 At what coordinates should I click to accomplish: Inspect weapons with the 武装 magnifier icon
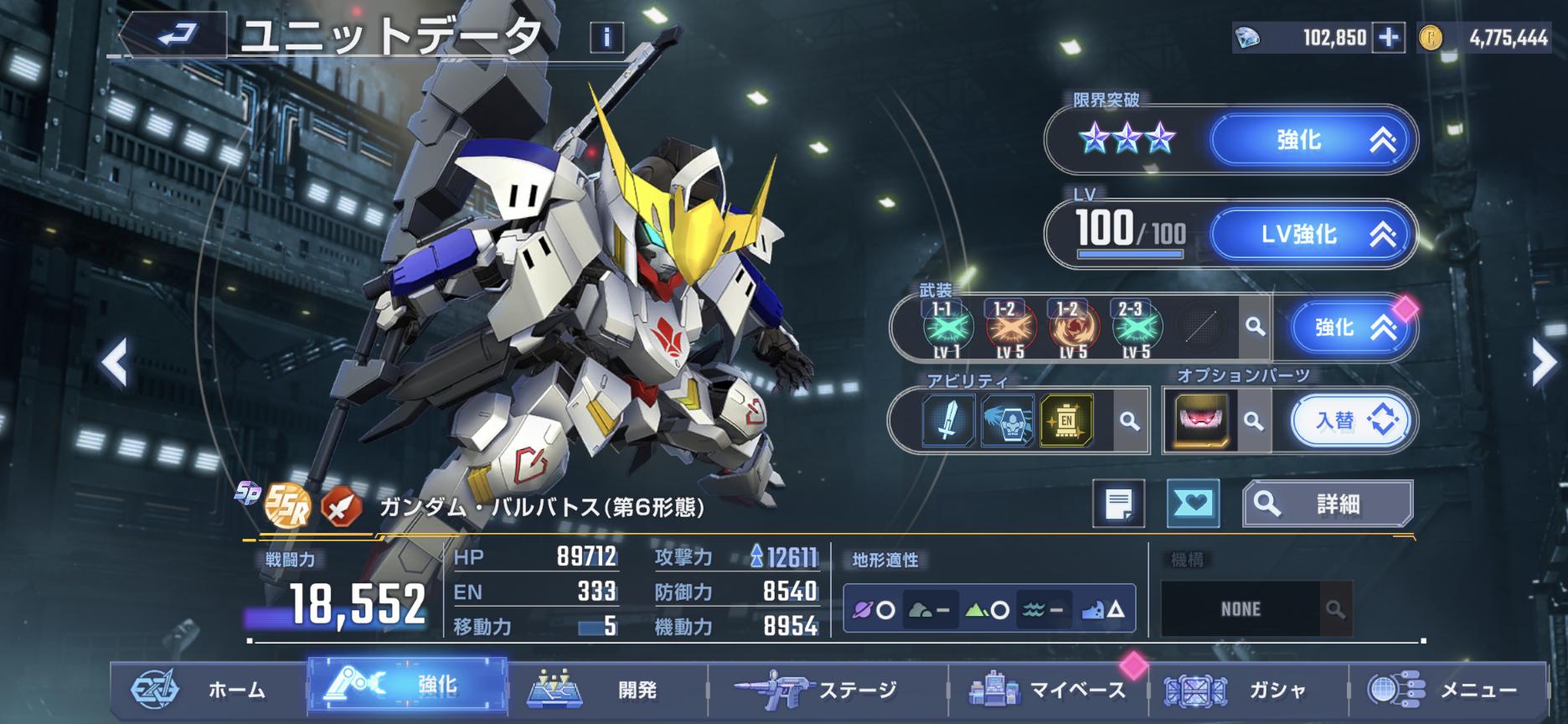click(1254, 327)
